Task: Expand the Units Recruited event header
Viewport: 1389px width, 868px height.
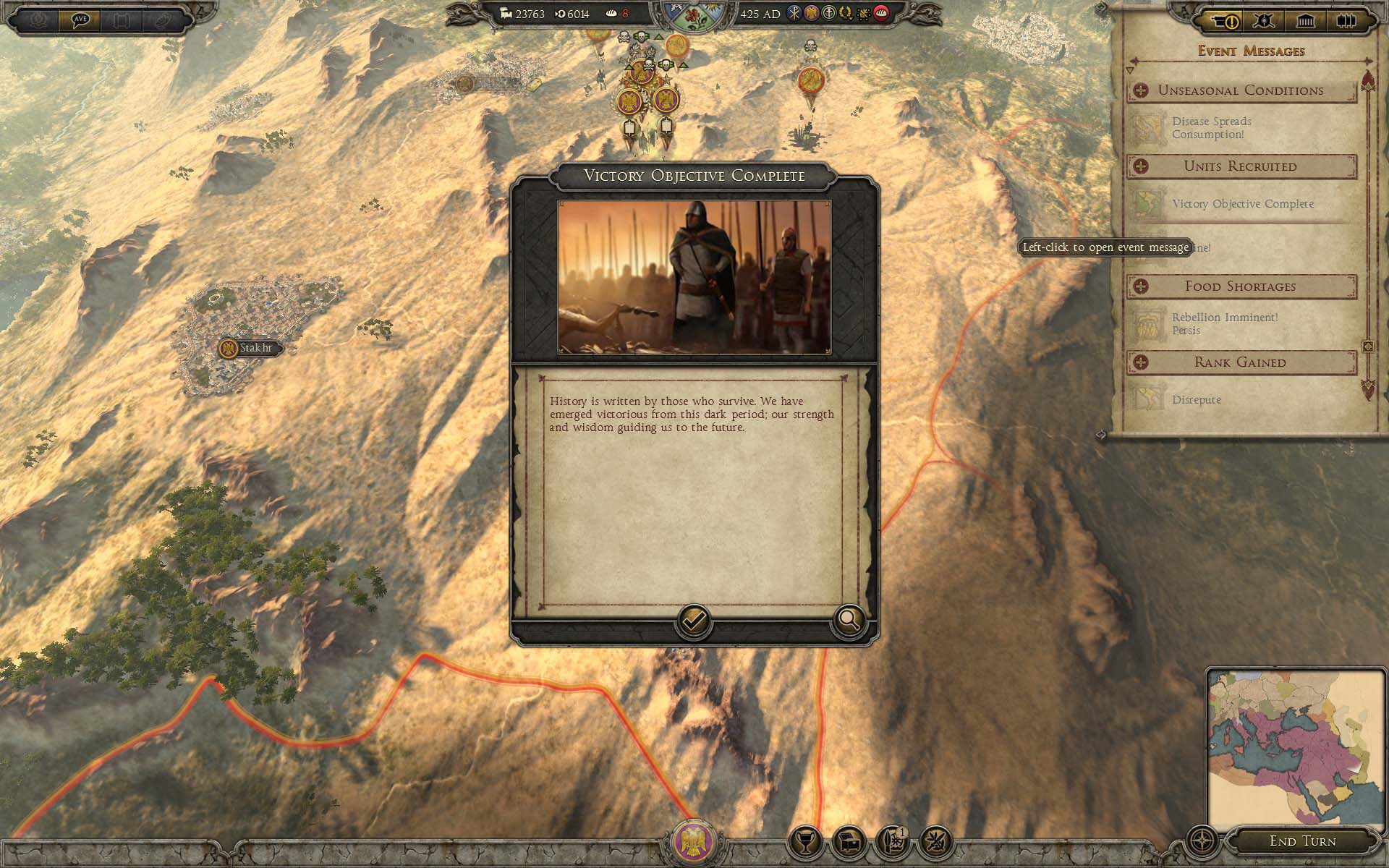Action: point(1141,166)
